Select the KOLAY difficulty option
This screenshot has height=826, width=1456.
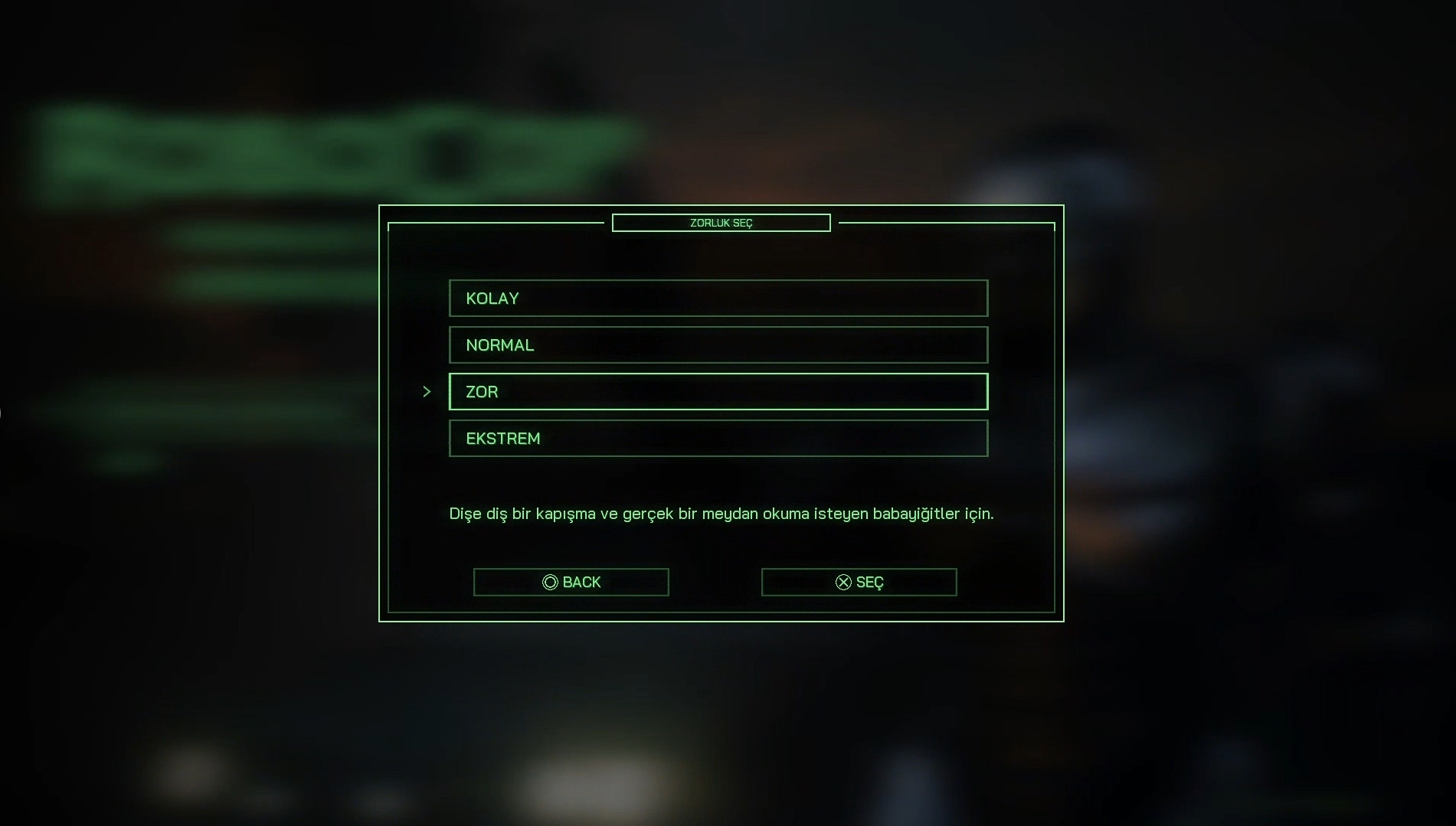(x=718, y=299)
